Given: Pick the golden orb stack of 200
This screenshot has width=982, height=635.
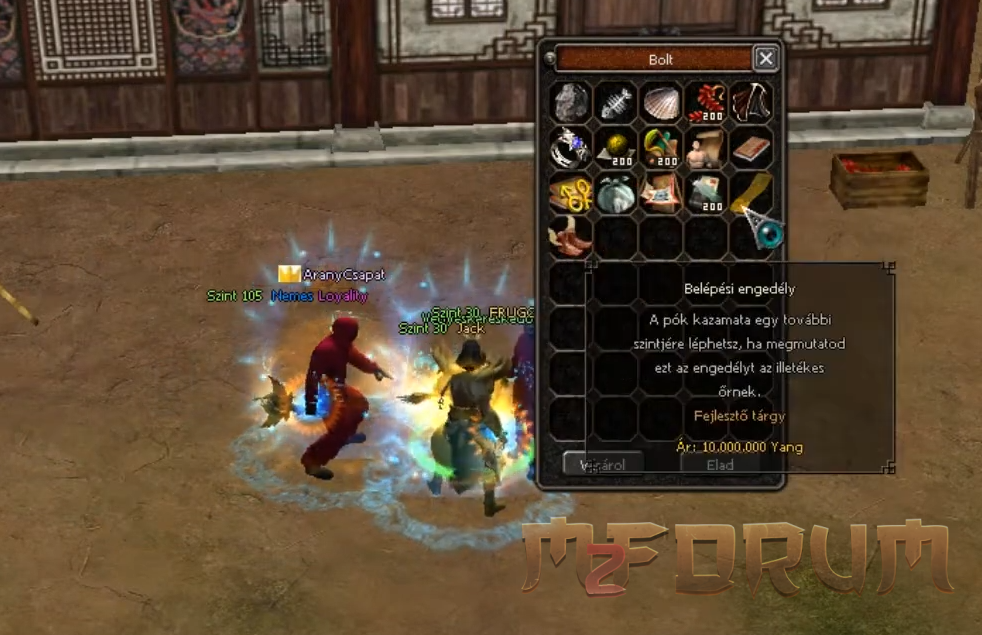Looking at the screenshot, I should click(616, 147).
